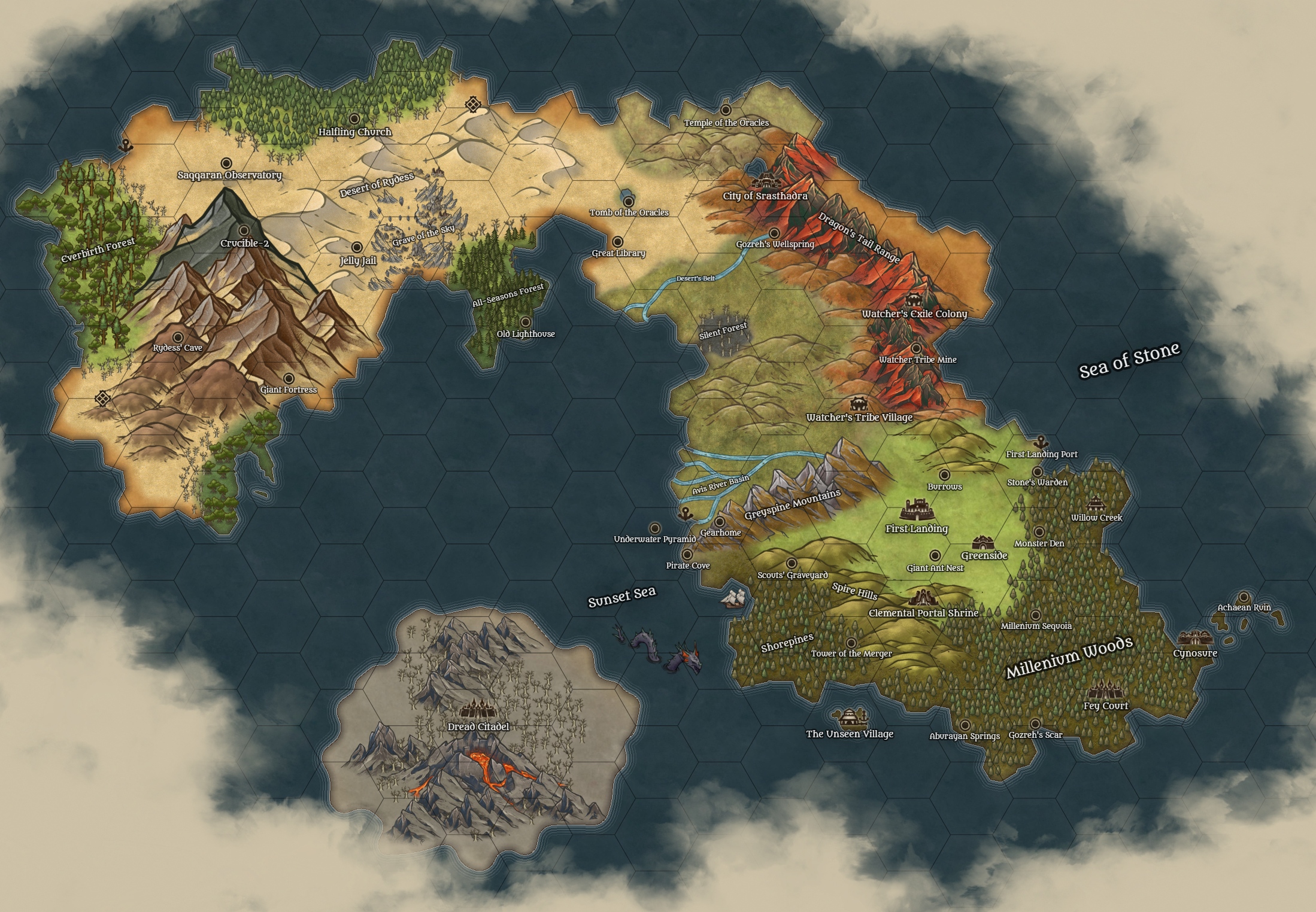Choose the Watcher Tribe Mine pin
This screenshot has width=1316, height=912.
point(916,348)
